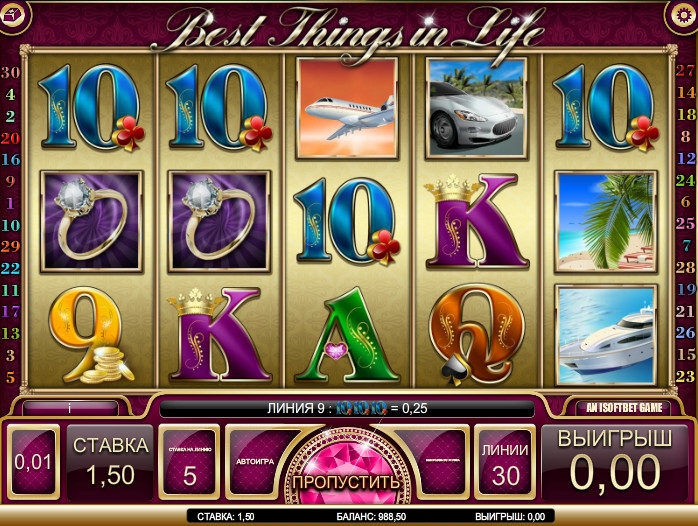Select payline number 30 on left edge

(x=11, y=72)
